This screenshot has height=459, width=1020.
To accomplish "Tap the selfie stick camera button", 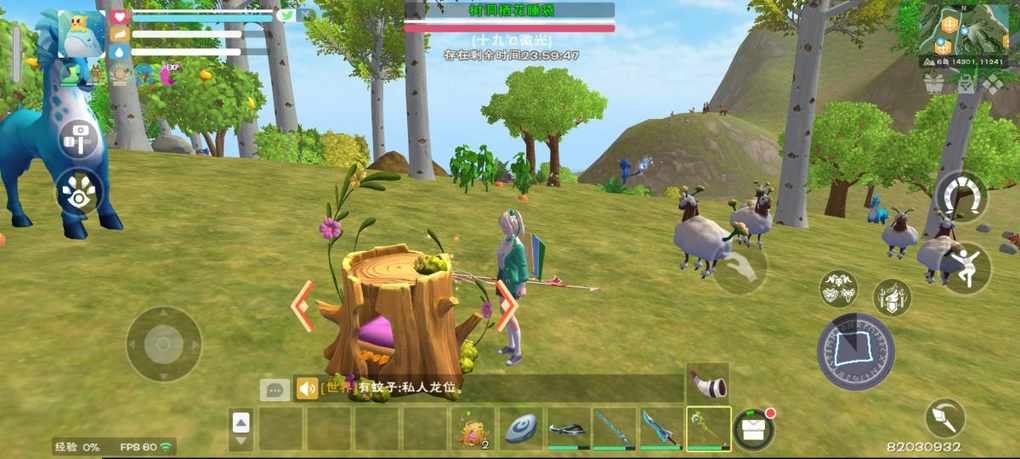I will pyautogui.click(x=79, y=139).
